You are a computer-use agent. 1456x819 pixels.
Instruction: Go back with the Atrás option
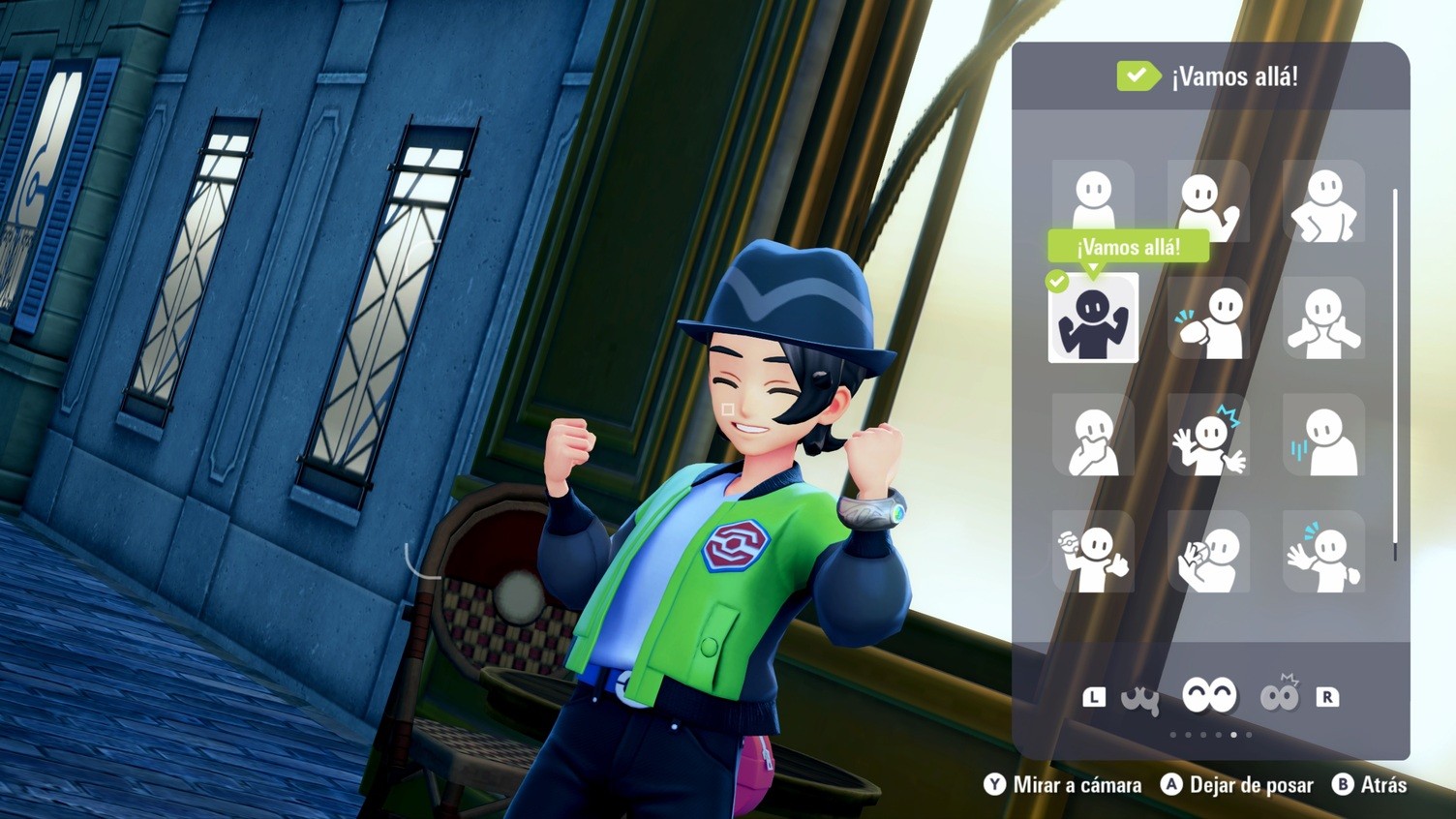(x=1370, y=785)
